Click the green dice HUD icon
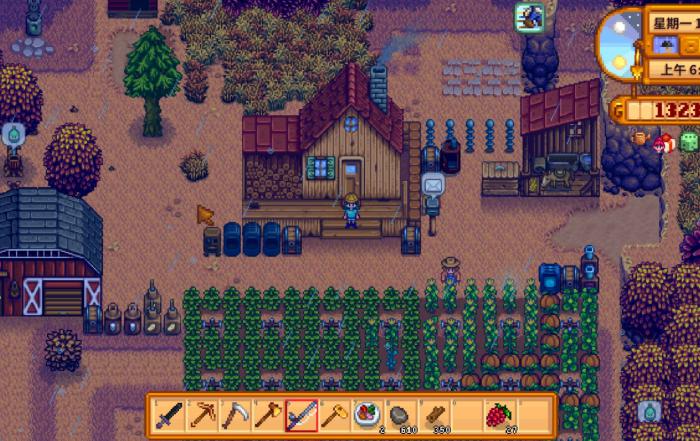The image size is (700, 441). tap(689, 141)
